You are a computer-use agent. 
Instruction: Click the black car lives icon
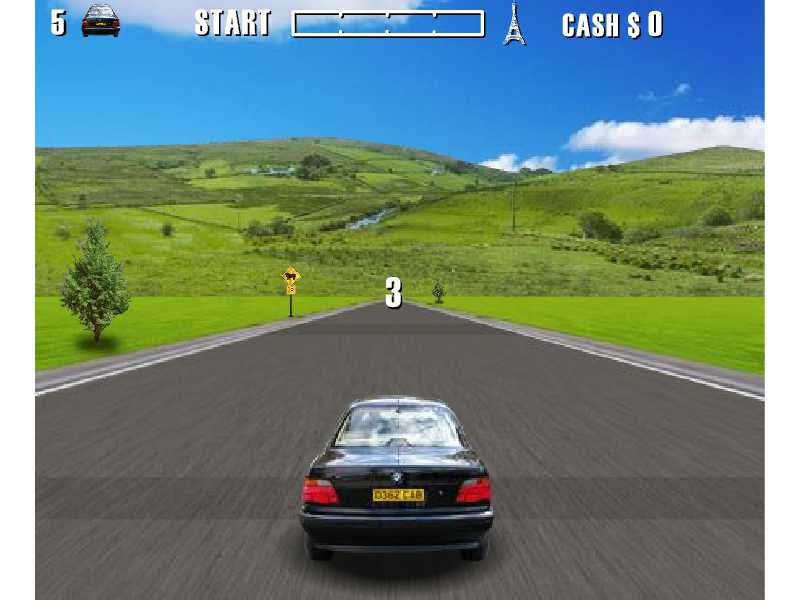pyautogui.click(x=100, y=21)
